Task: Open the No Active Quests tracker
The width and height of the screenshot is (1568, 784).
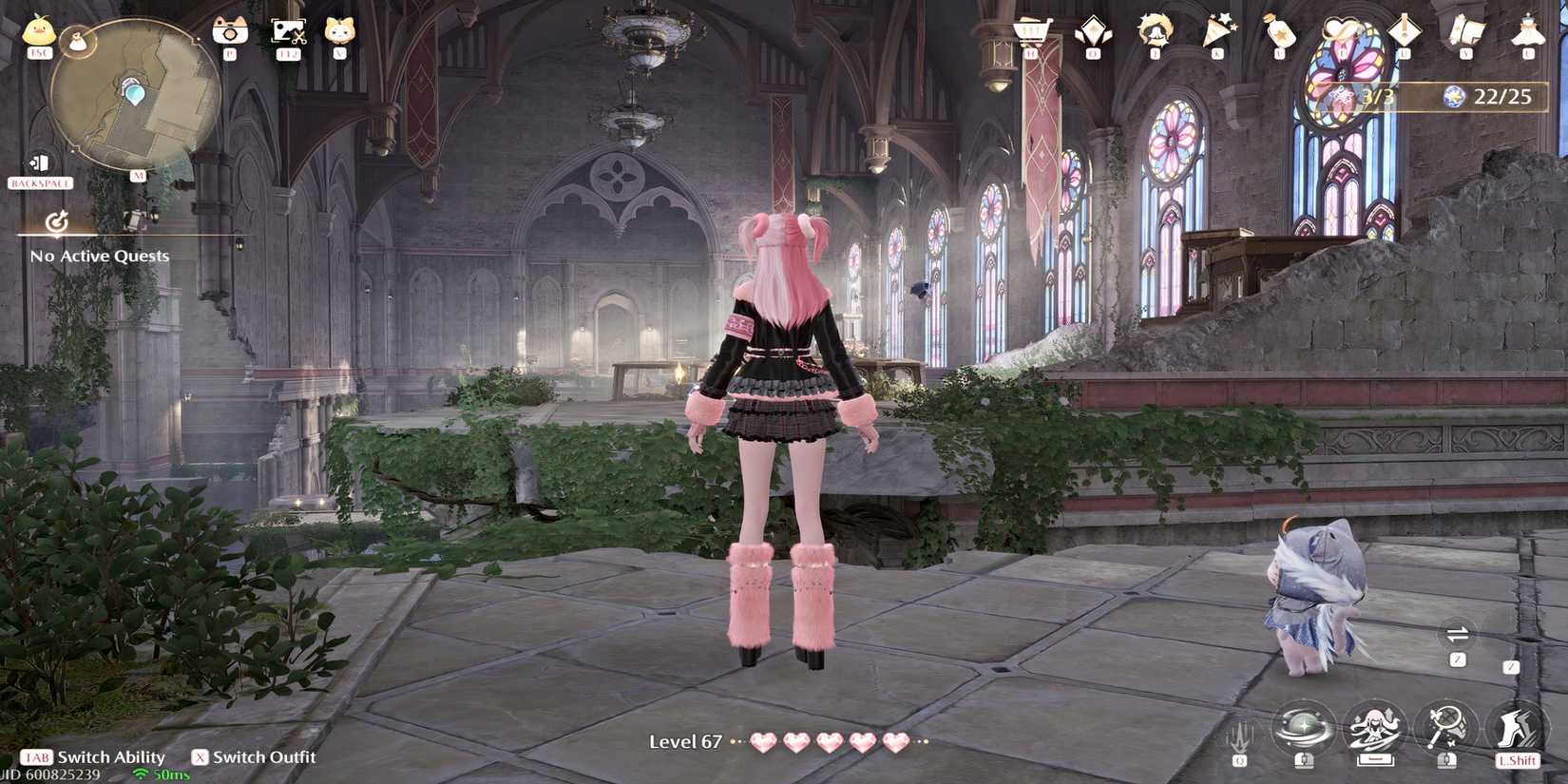Action: coord(99,256)
